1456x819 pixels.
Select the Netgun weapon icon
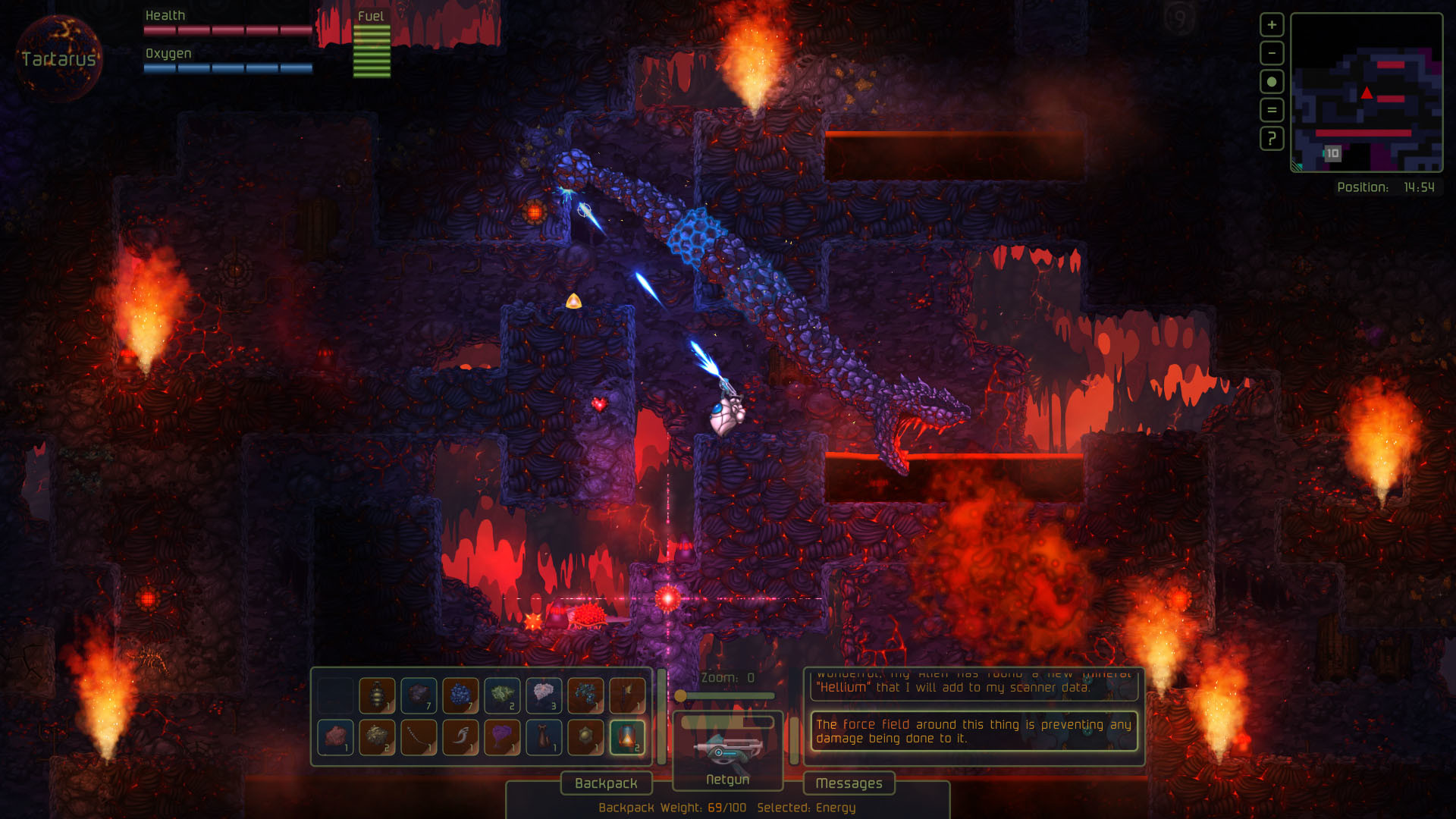[726, 749]
